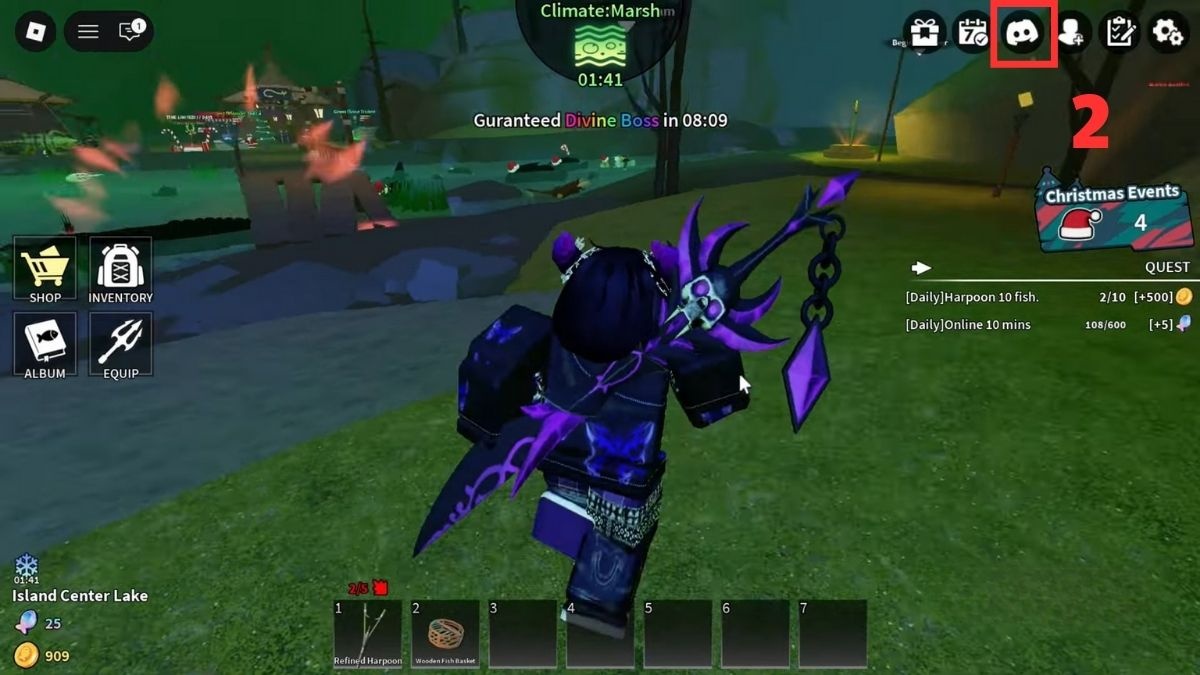Select the Wooden Fish Basket hotbar slot
The width and height of the screenshot is (1200, 675).
pos(445,634)
